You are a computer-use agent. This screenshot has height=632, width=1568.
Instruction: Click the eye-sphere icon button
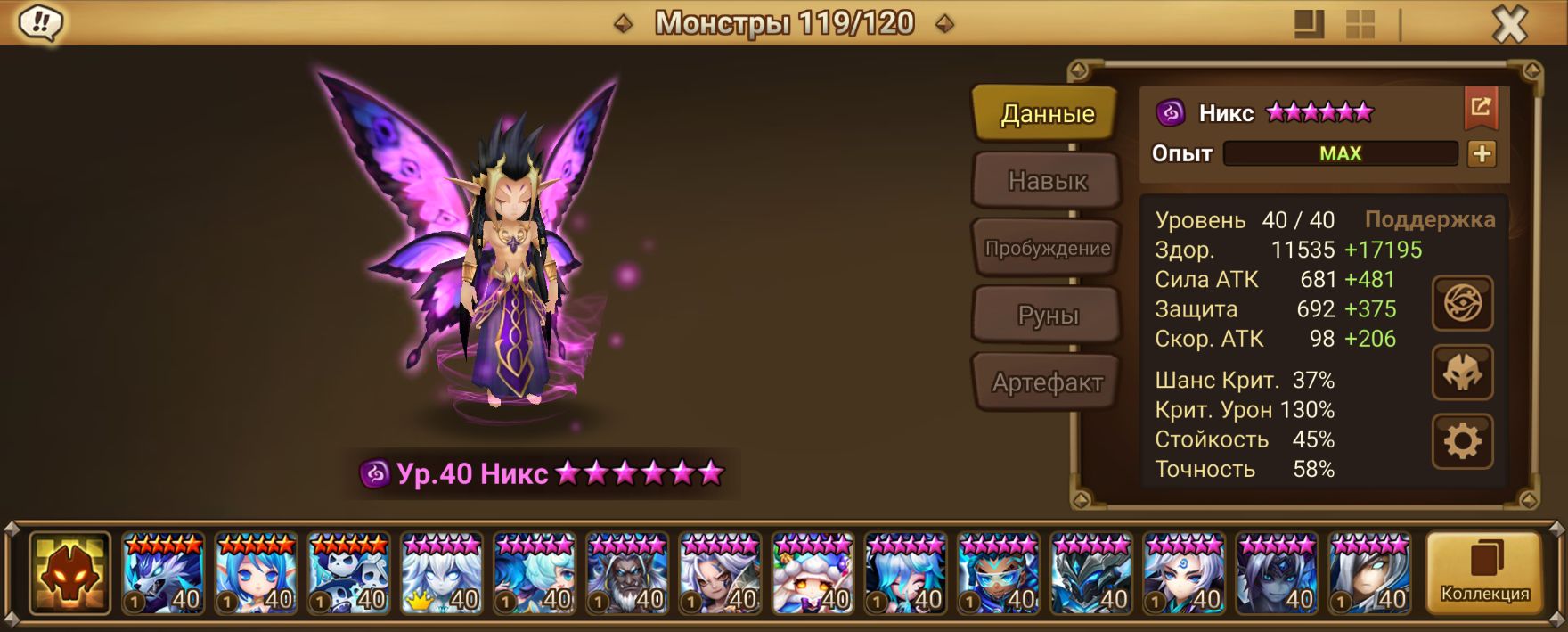[1462, 304]
